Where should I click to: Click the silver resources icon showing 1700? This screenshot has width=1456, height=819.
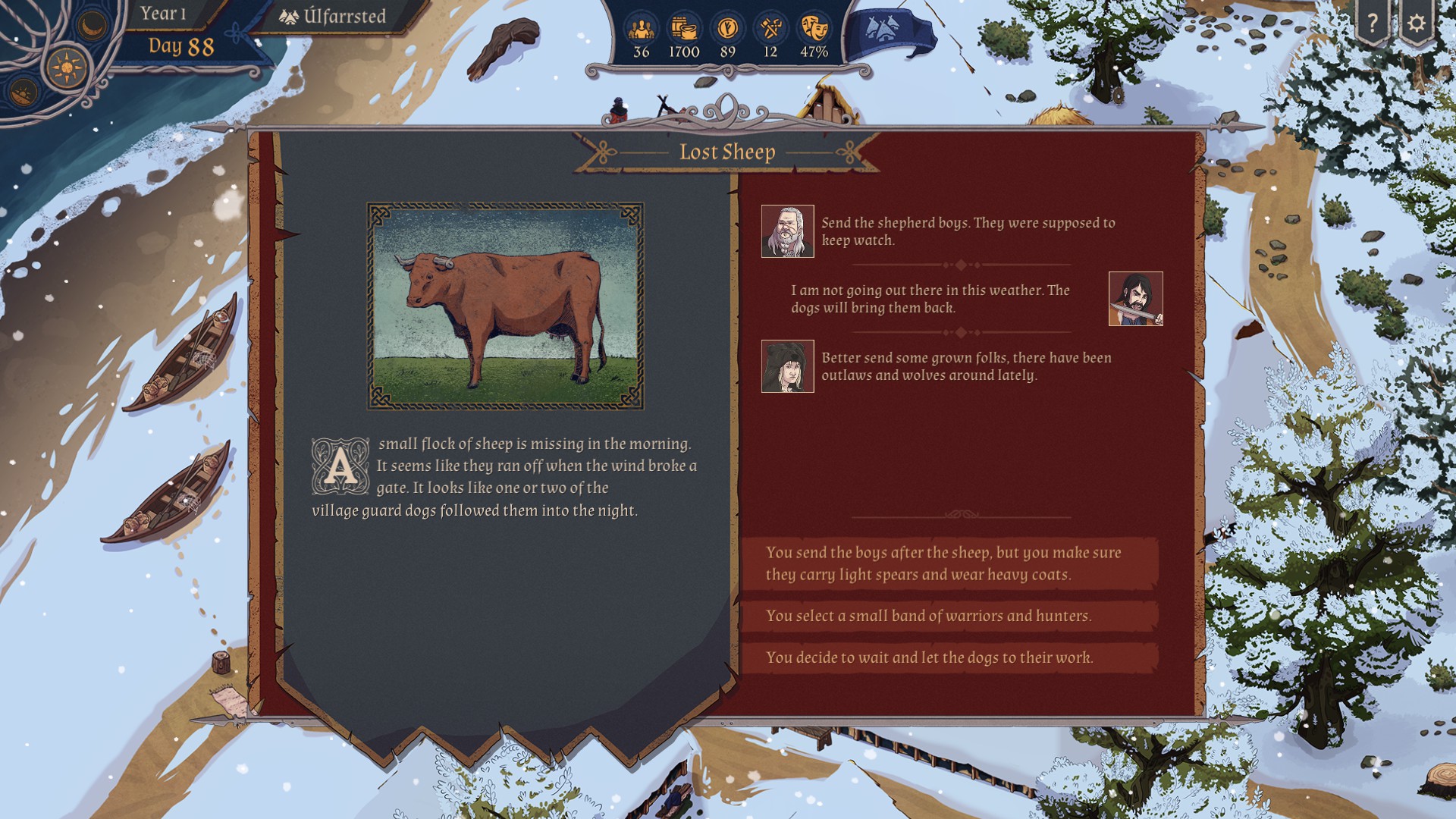(x=684, y=30)
